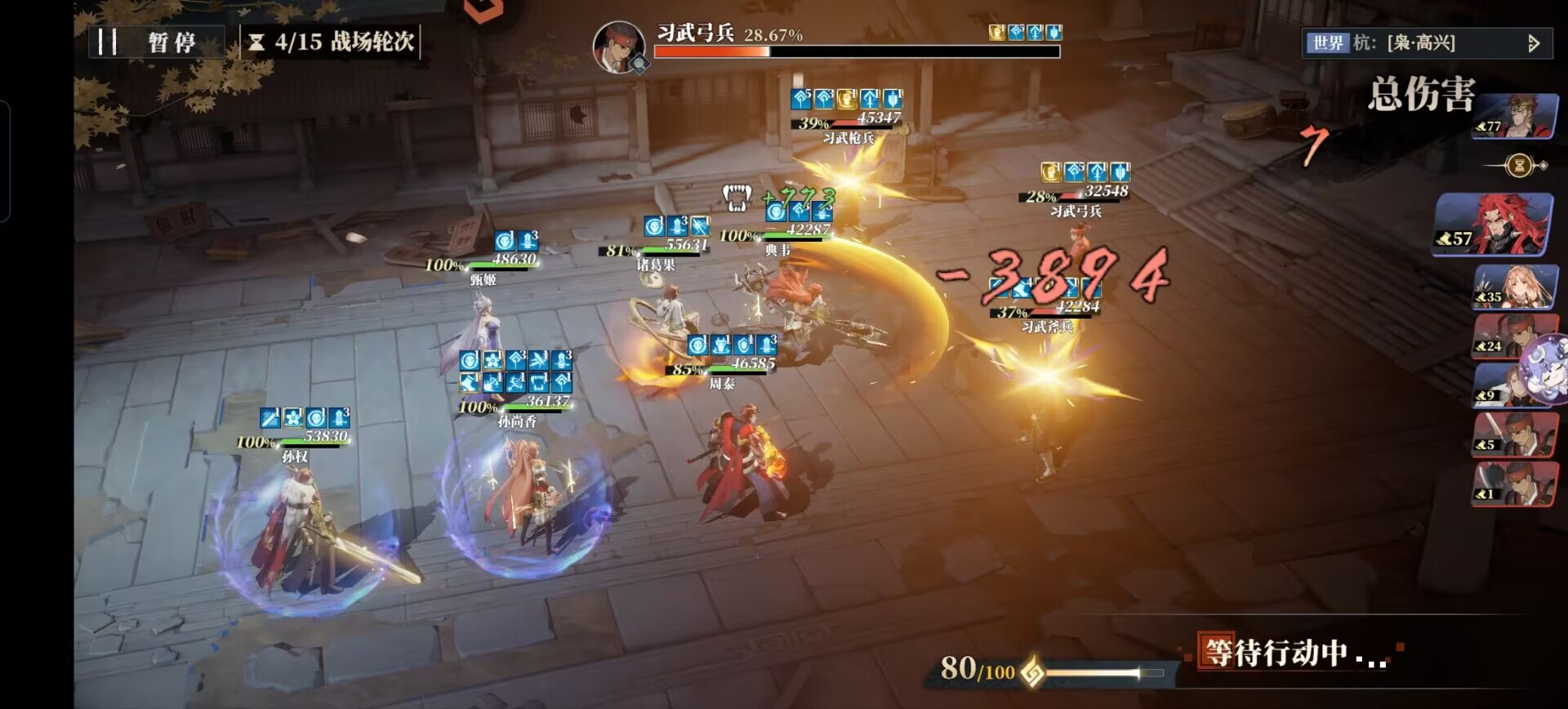Select the 习武弓兵 boss portrait

coord(618,47)
